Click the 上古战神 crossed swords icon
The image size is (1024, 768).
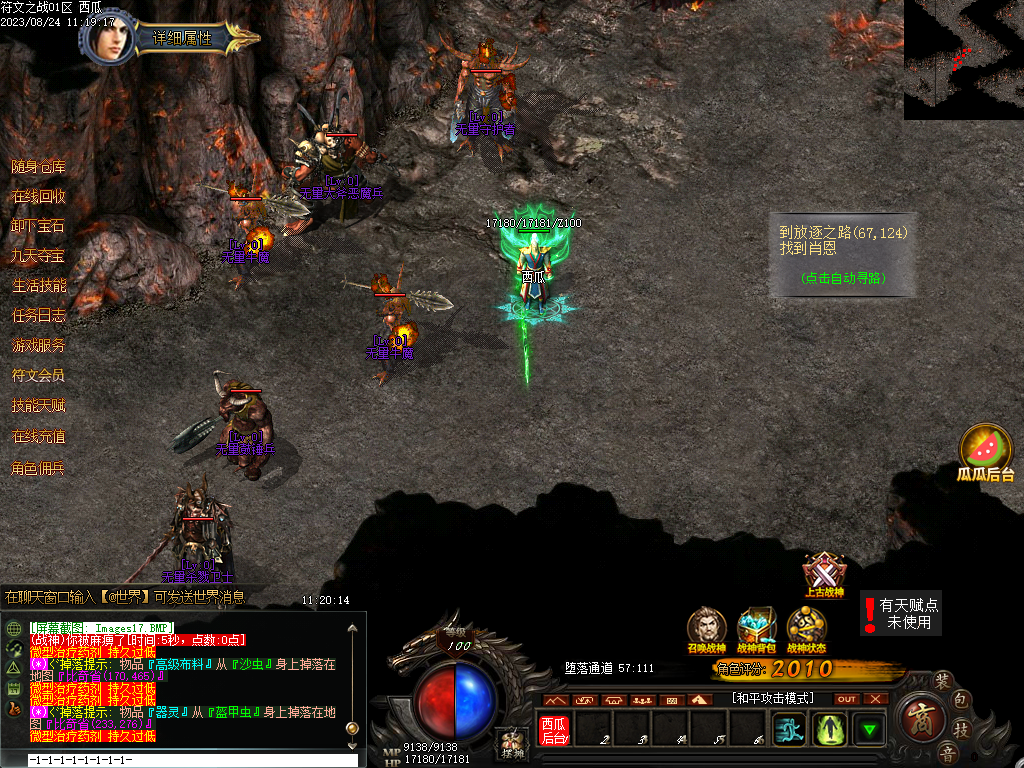coord(824,573)
